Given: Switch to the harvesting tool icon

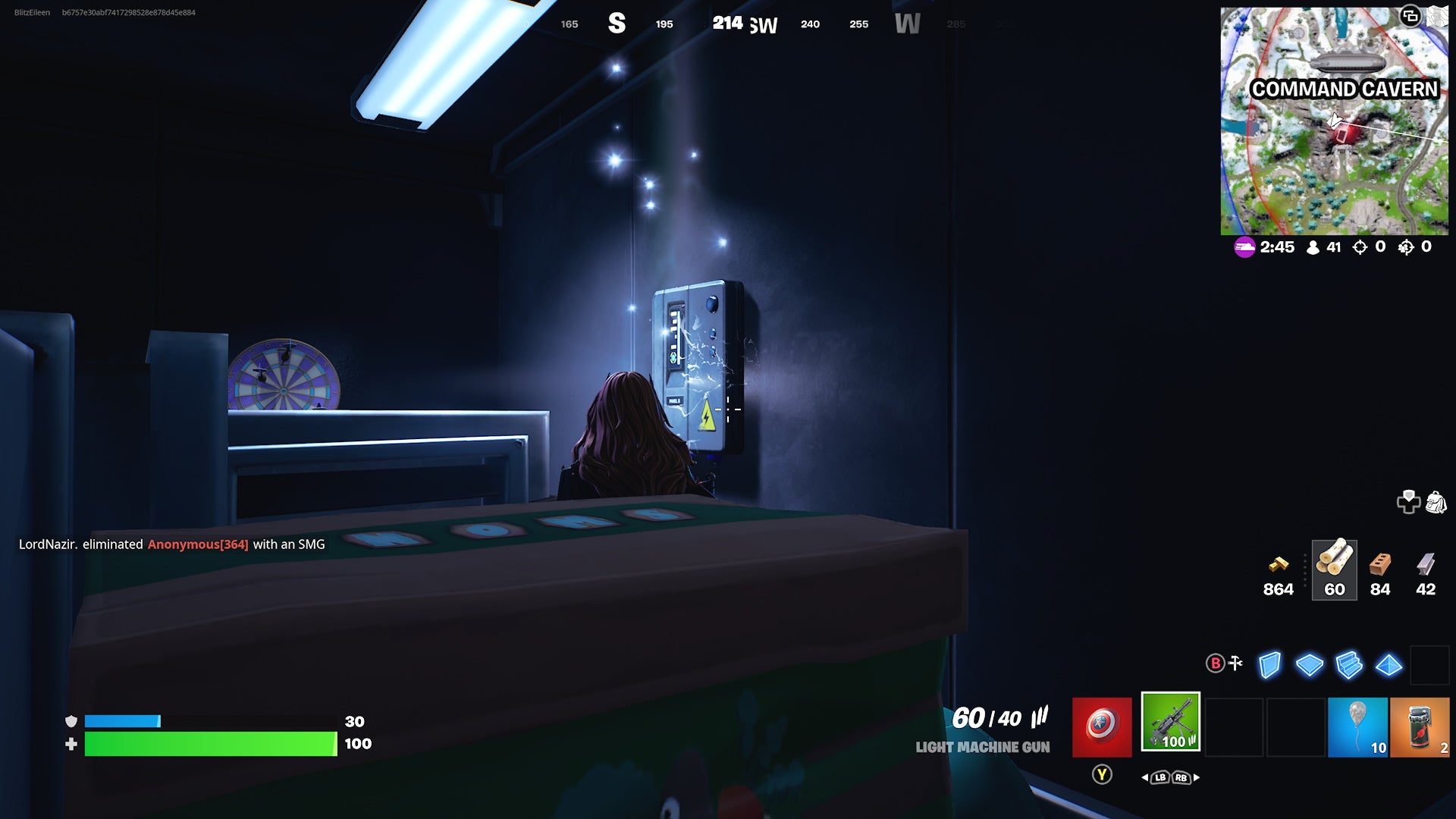Looking at the screenshot, I should coord(1235,663).
